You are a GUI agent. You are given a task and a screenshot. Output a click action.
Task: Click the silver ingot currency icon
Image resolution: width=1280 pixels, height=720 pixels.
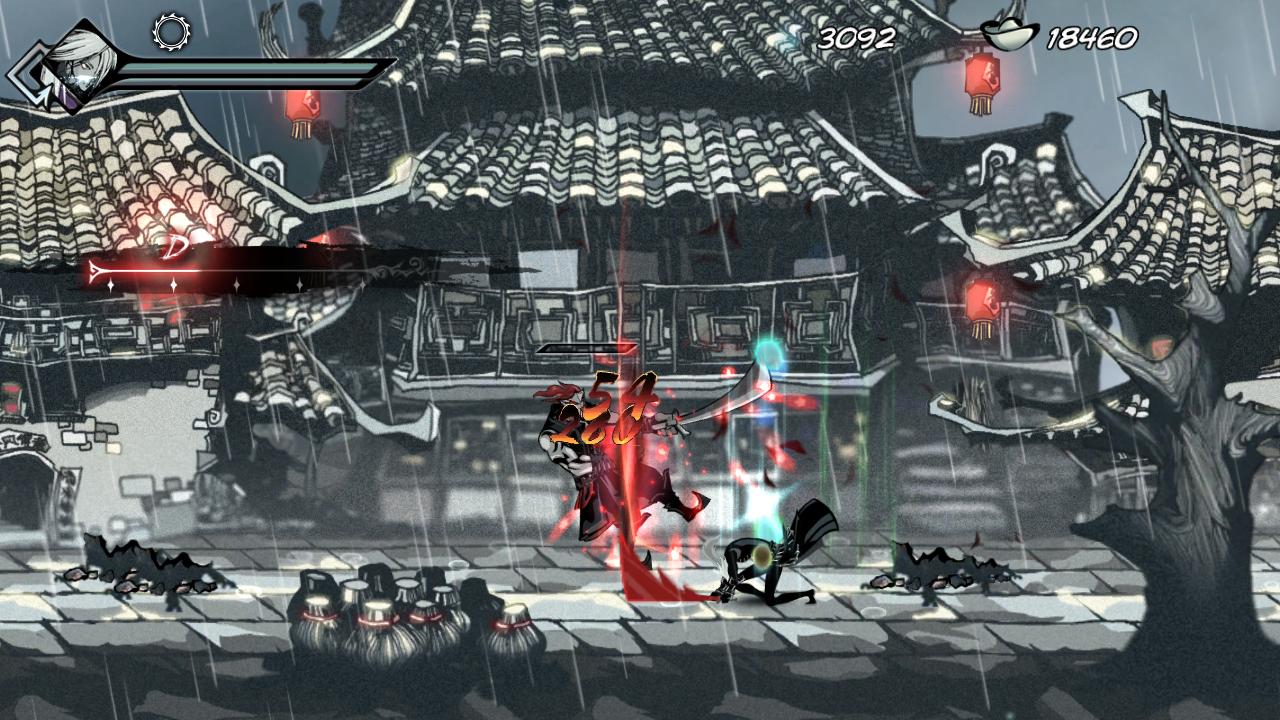click(x=1009, y=37)
